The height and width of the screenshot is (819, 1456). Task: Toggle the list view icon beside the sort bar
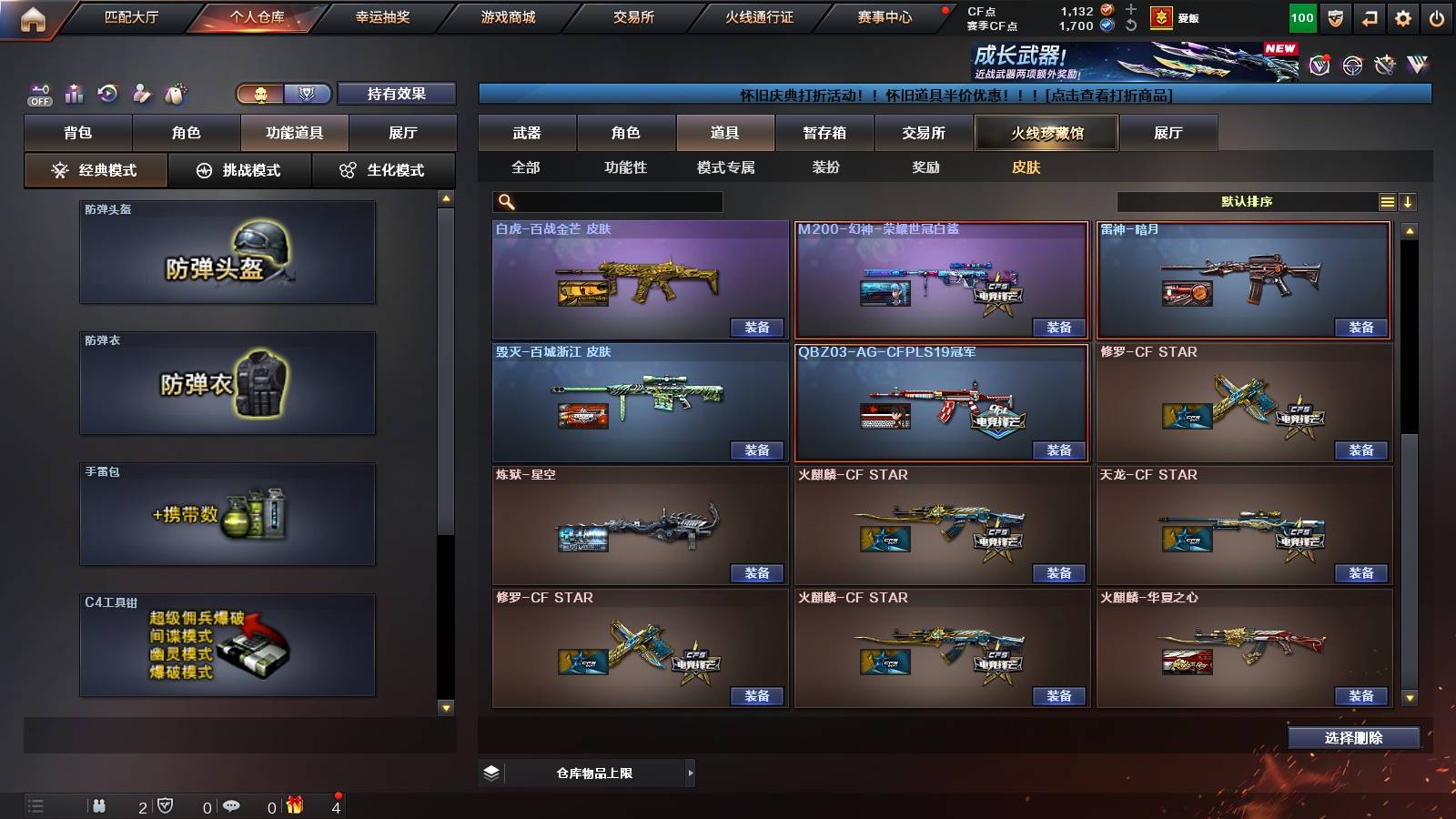tap(1387, 201)
